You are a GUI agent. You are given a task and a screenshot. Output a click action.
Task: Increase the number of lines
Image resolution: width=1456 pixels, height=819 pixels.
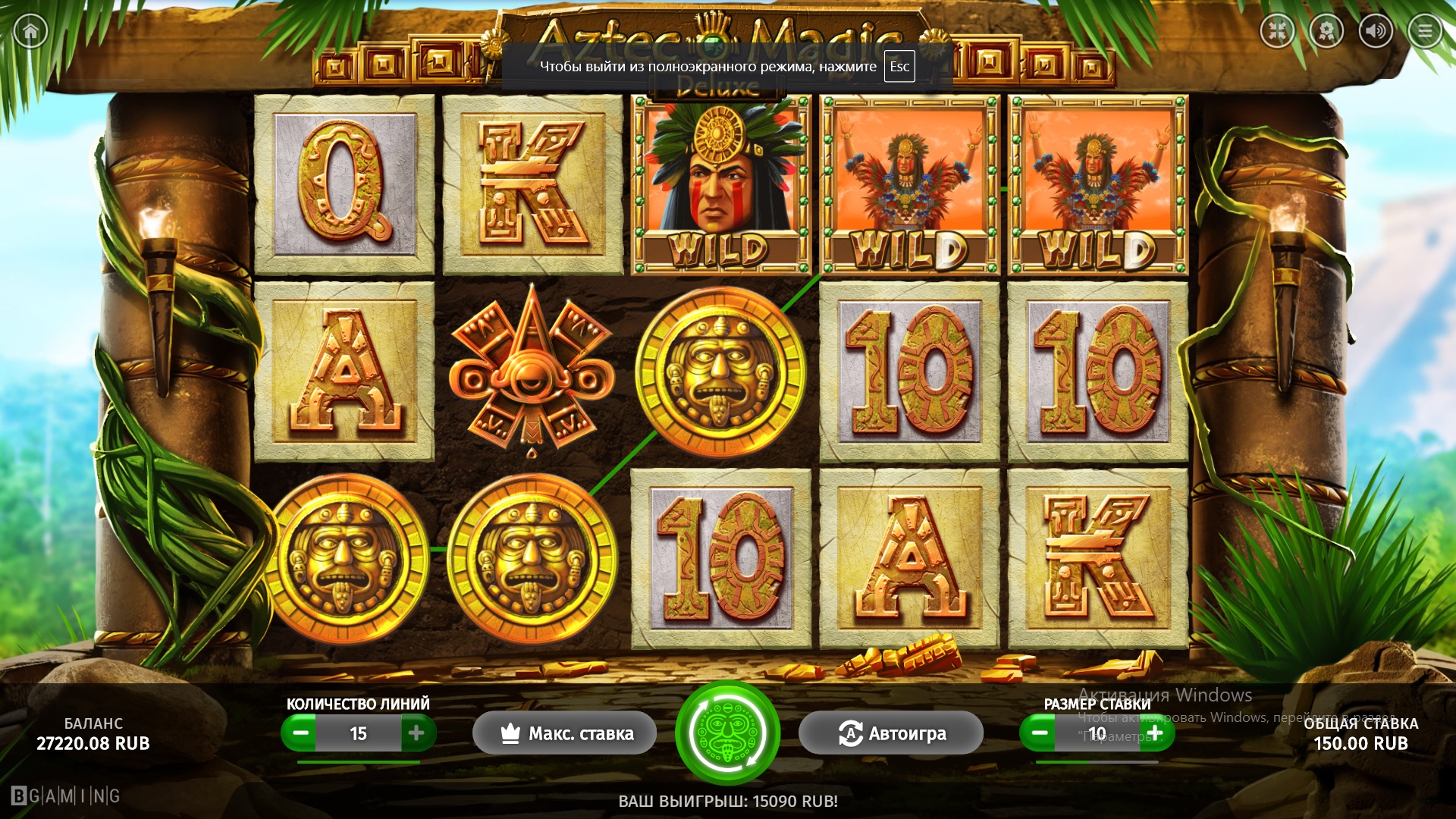click(416, 733)
